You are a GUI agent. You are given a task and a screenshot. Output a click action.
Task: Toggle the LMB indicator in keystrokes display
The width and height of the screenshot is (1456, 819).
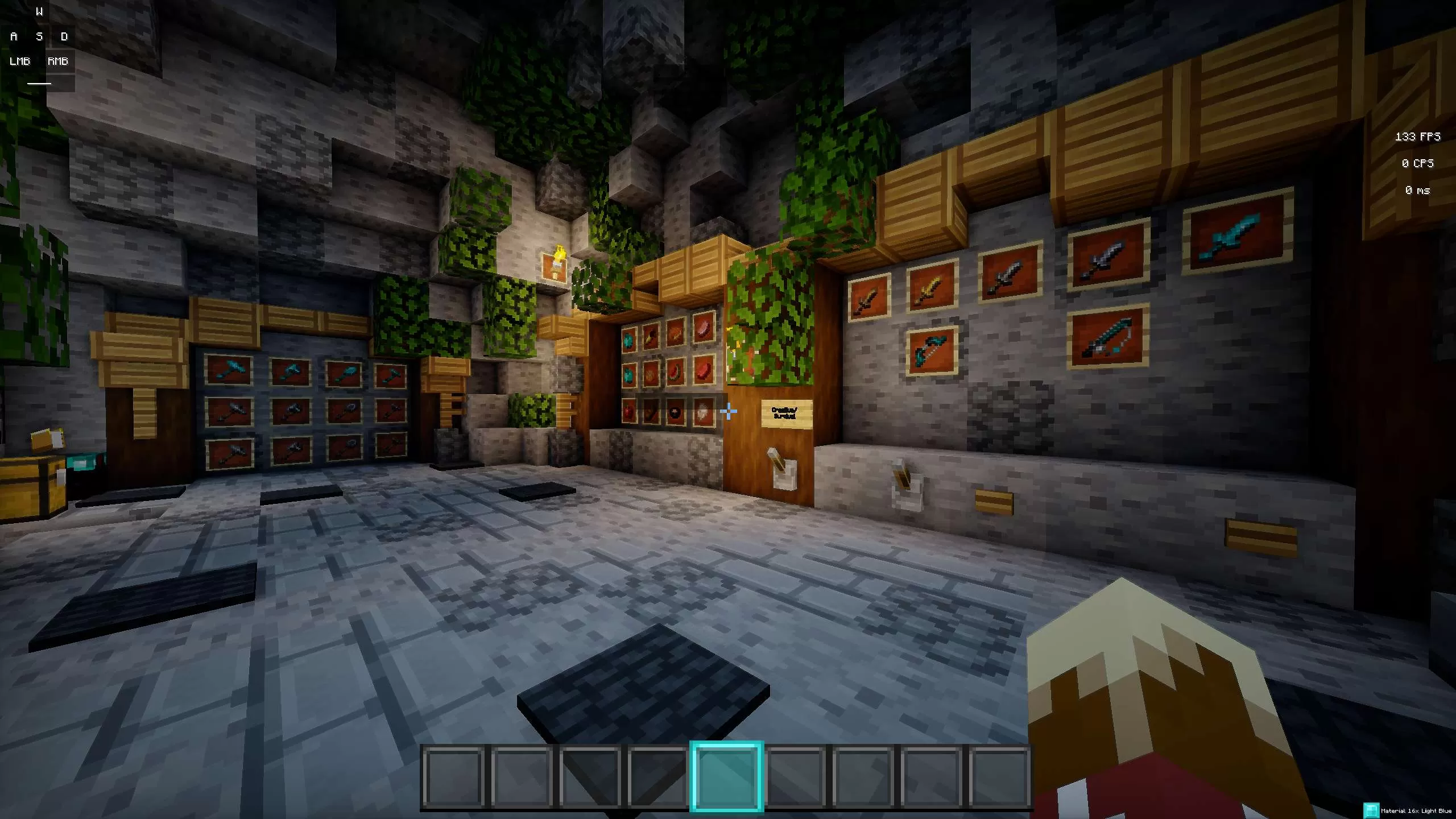click(20, 61)
